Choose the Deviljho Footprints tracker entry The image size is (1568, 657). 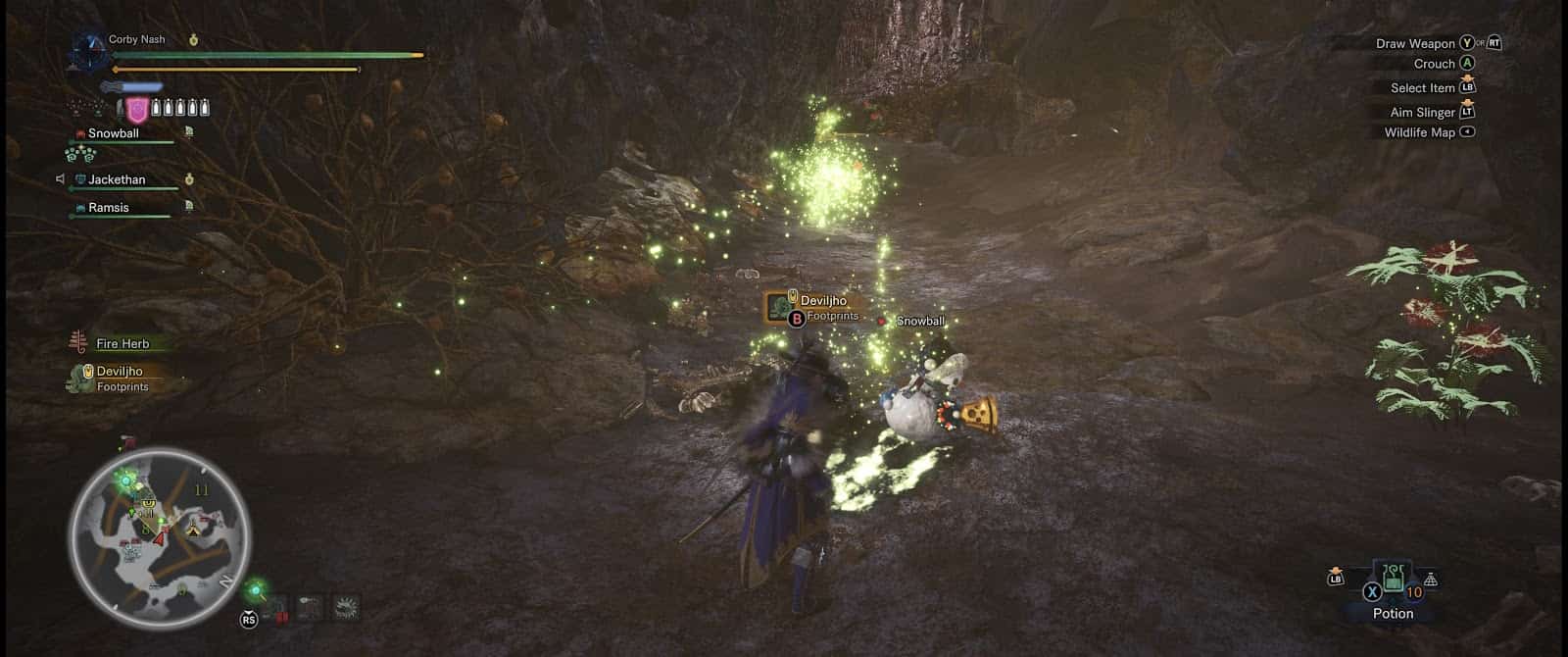120,378
